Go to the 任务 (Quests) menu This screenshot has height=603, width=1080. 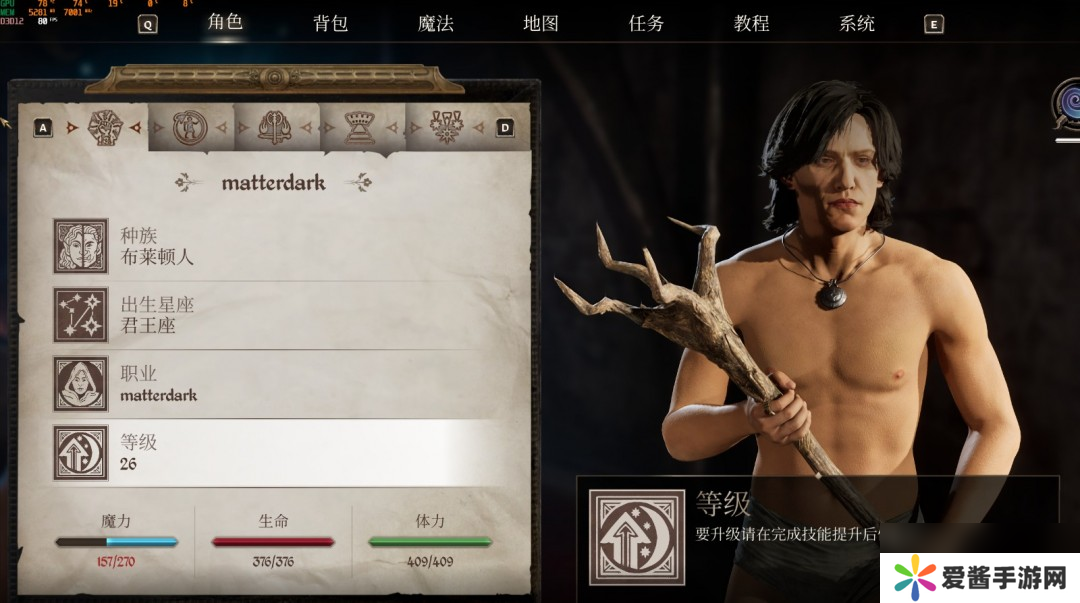pyautogui.click(x=646, y=24)
